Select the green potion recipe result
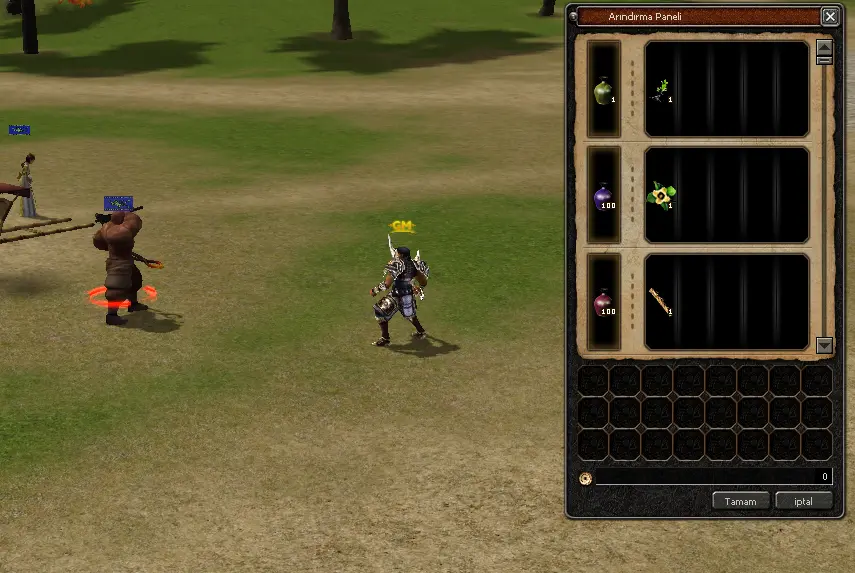Viewport: 855px width, 573px height. pyautogui.click(x=603, y=92)
